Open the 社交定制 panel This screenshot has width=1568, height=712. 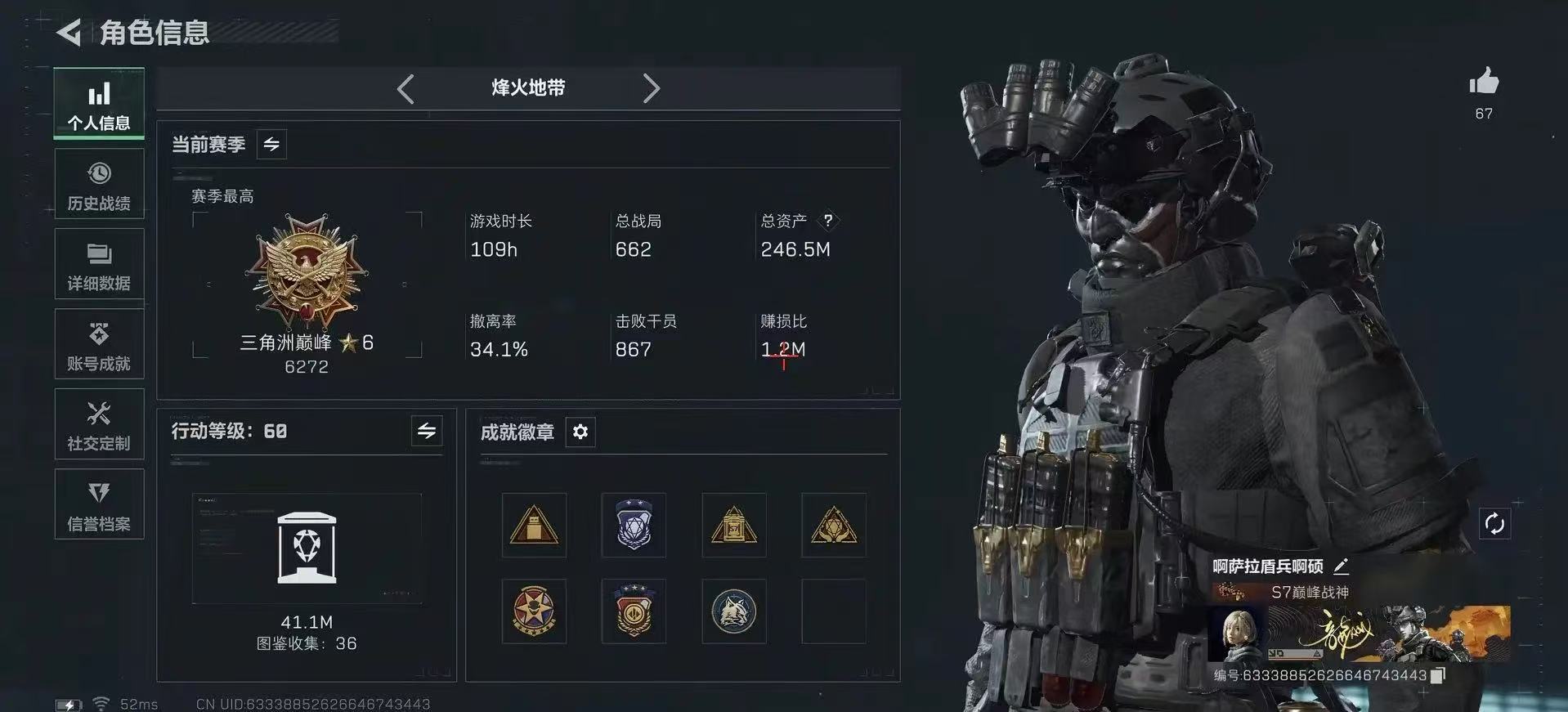pos(98,424)
